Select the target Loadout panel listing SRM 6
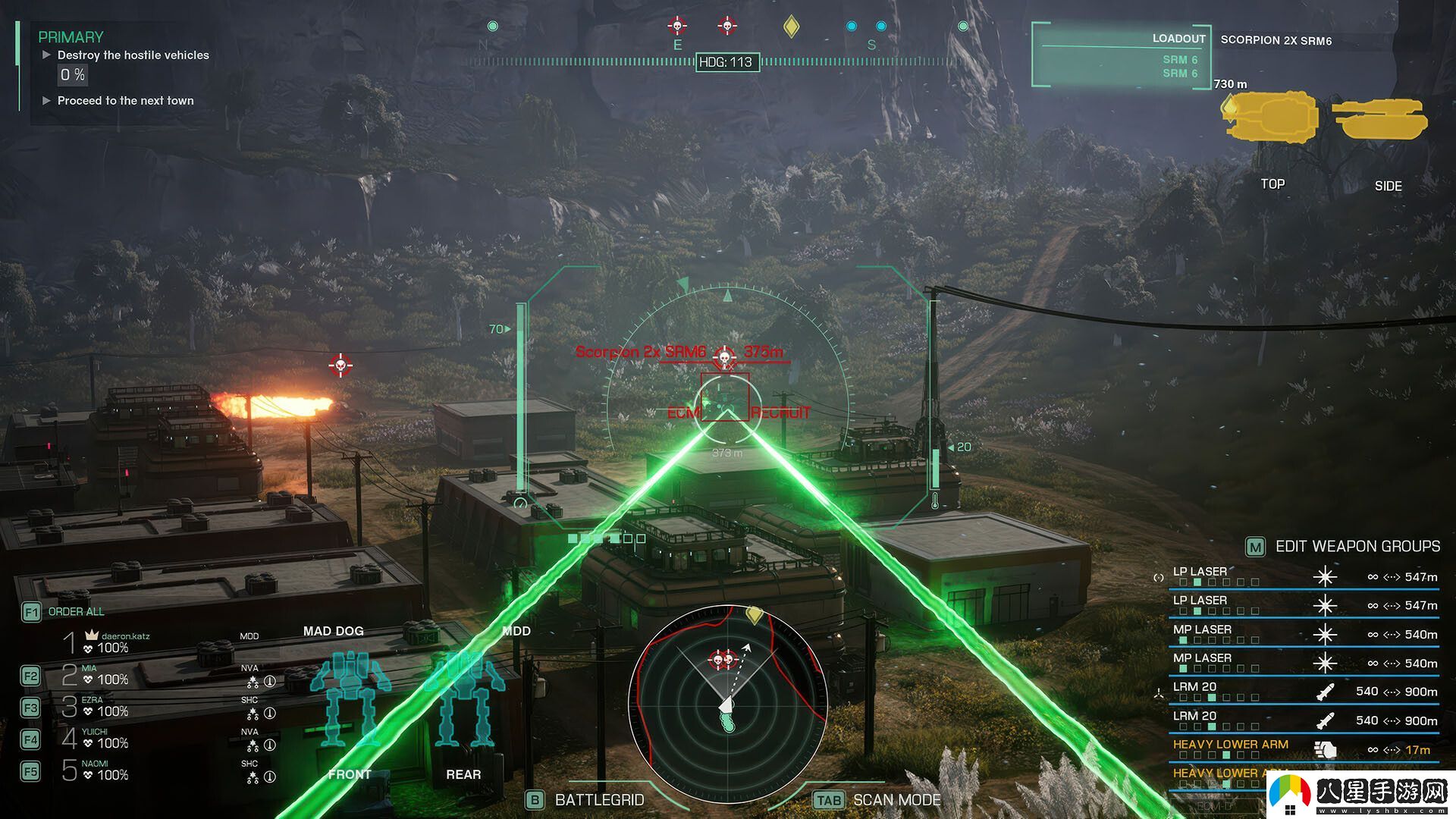The image size is (1456, 819). pyautogui.click(x=1121, y=57)
